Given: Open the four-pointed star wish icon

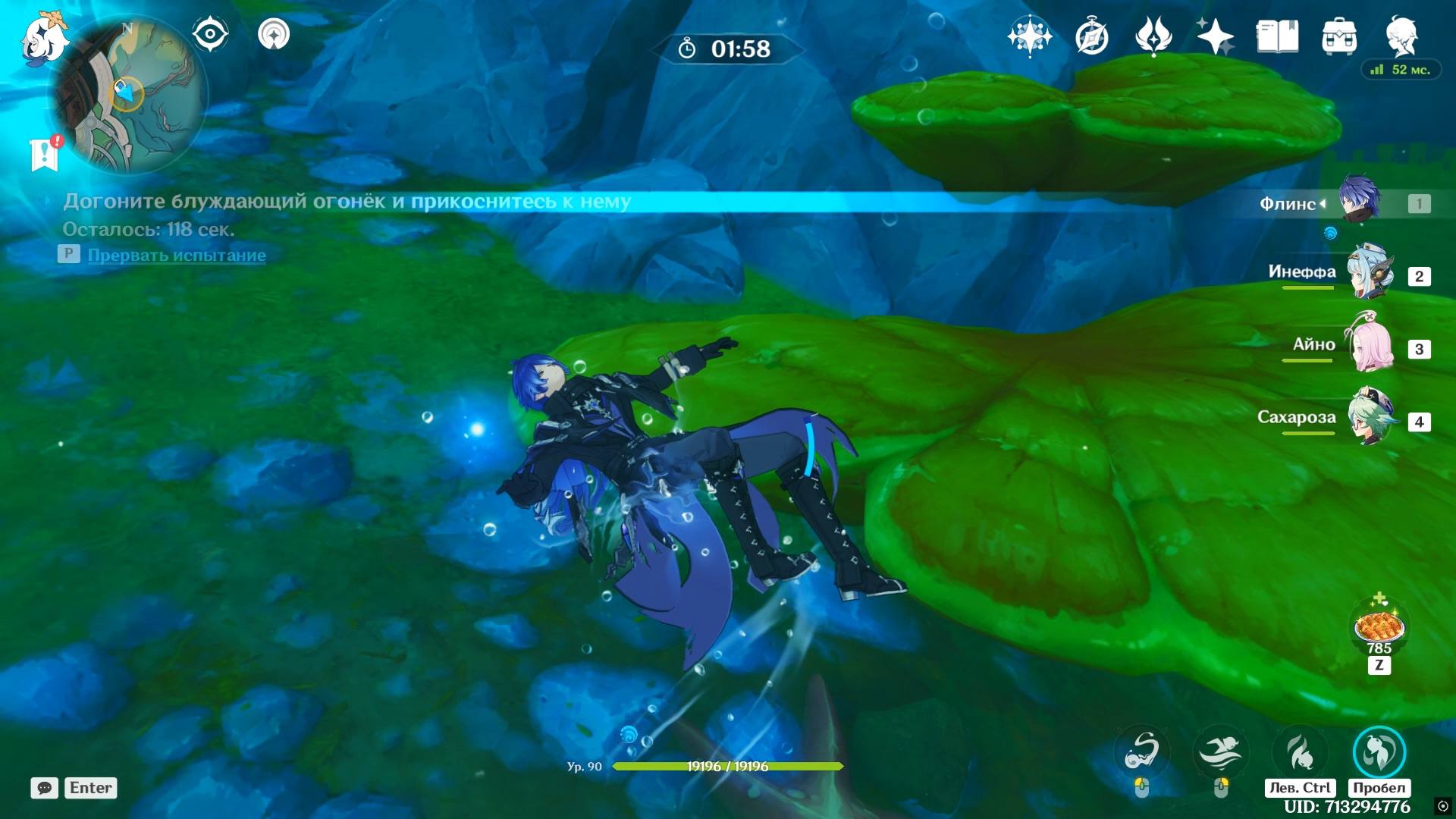Looking at the screenshot, I should tap(1215, 36).
